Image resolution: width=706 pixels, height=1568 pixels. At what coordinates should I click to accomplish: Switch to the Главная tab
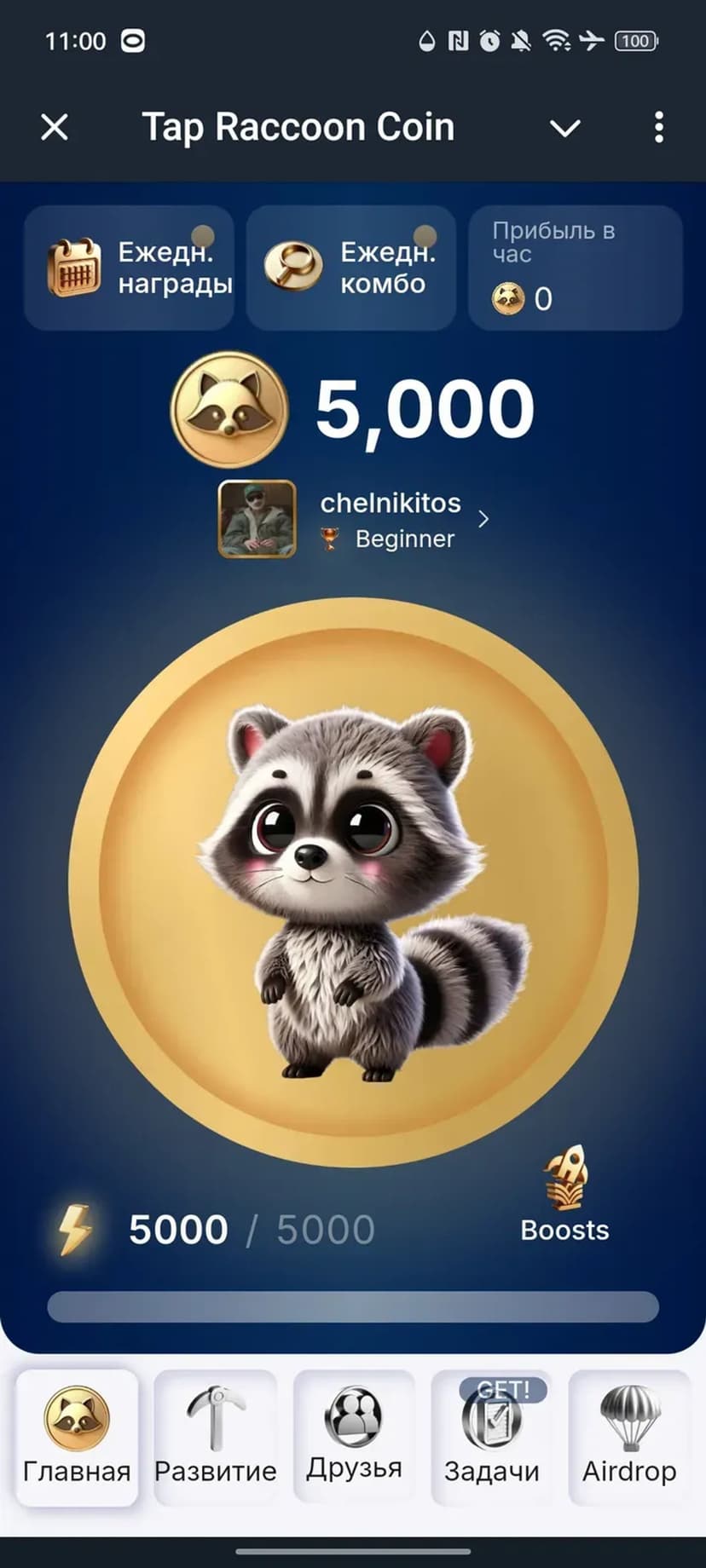(x=77, y=1437)
